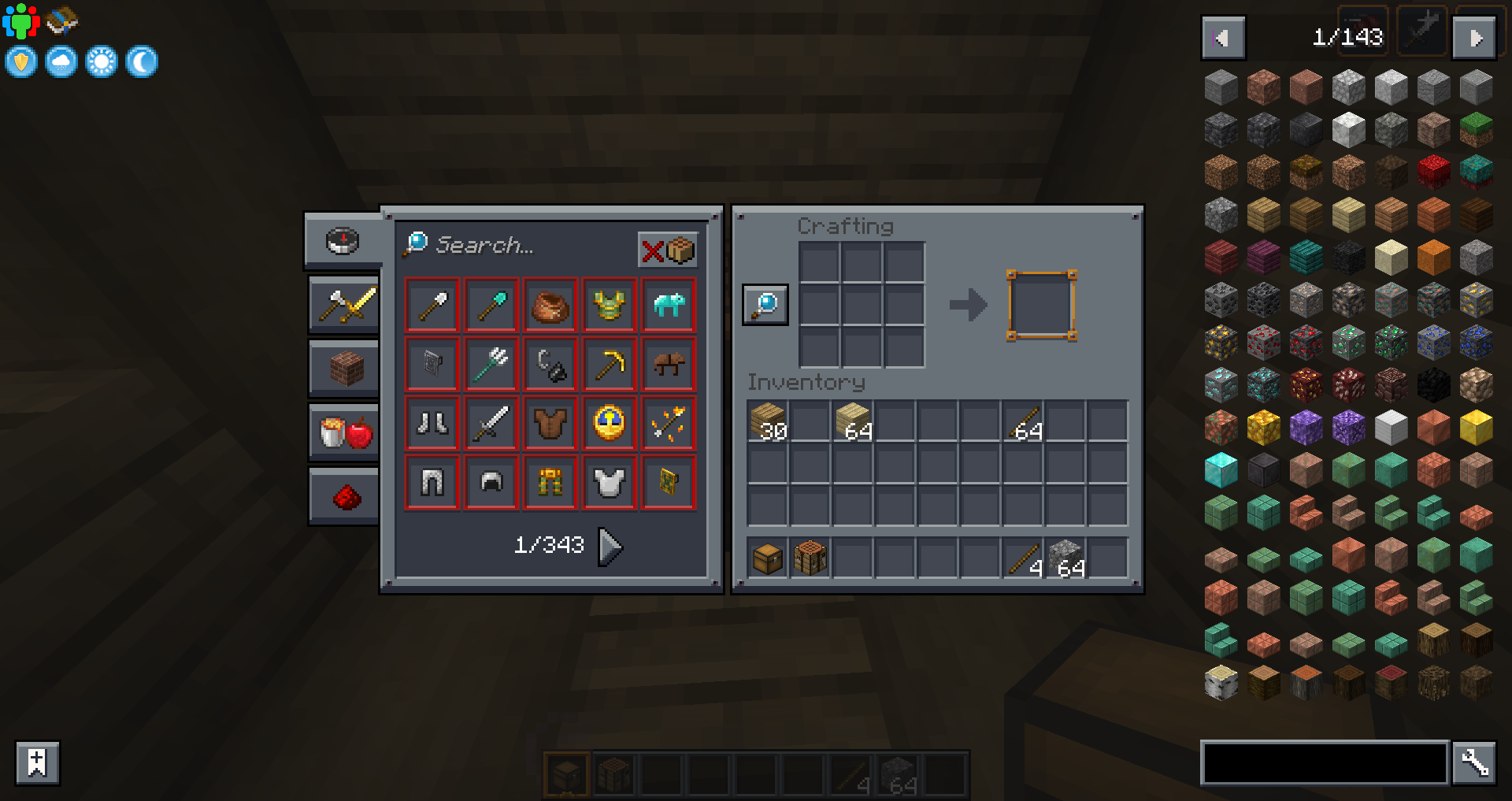
Task: Clear the search using the red X button
Action: [652, 250]
